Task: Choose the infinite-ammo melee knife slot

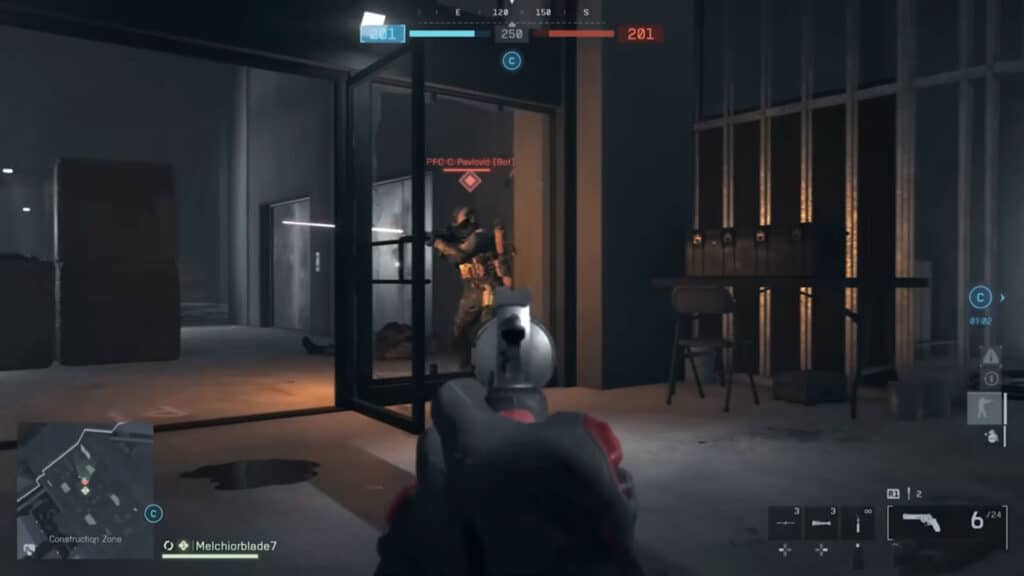Action: tap(857, 523)
